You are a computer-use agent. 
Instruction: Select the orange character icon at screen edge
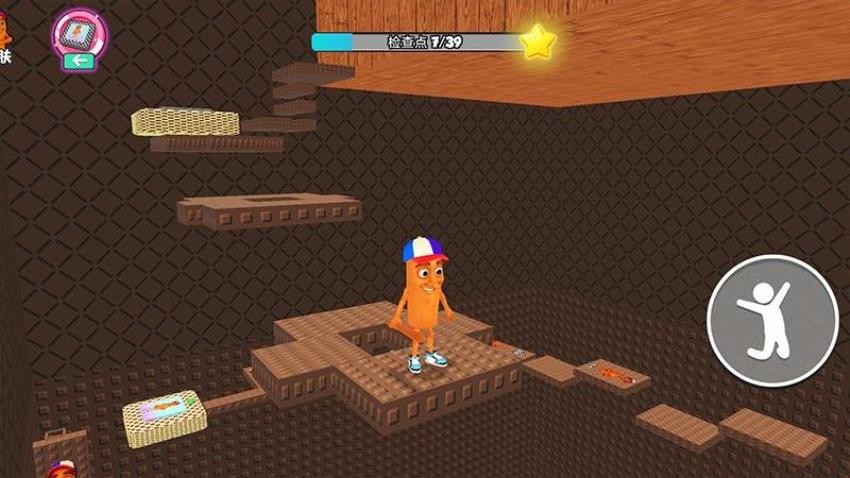tap(5, 30)
